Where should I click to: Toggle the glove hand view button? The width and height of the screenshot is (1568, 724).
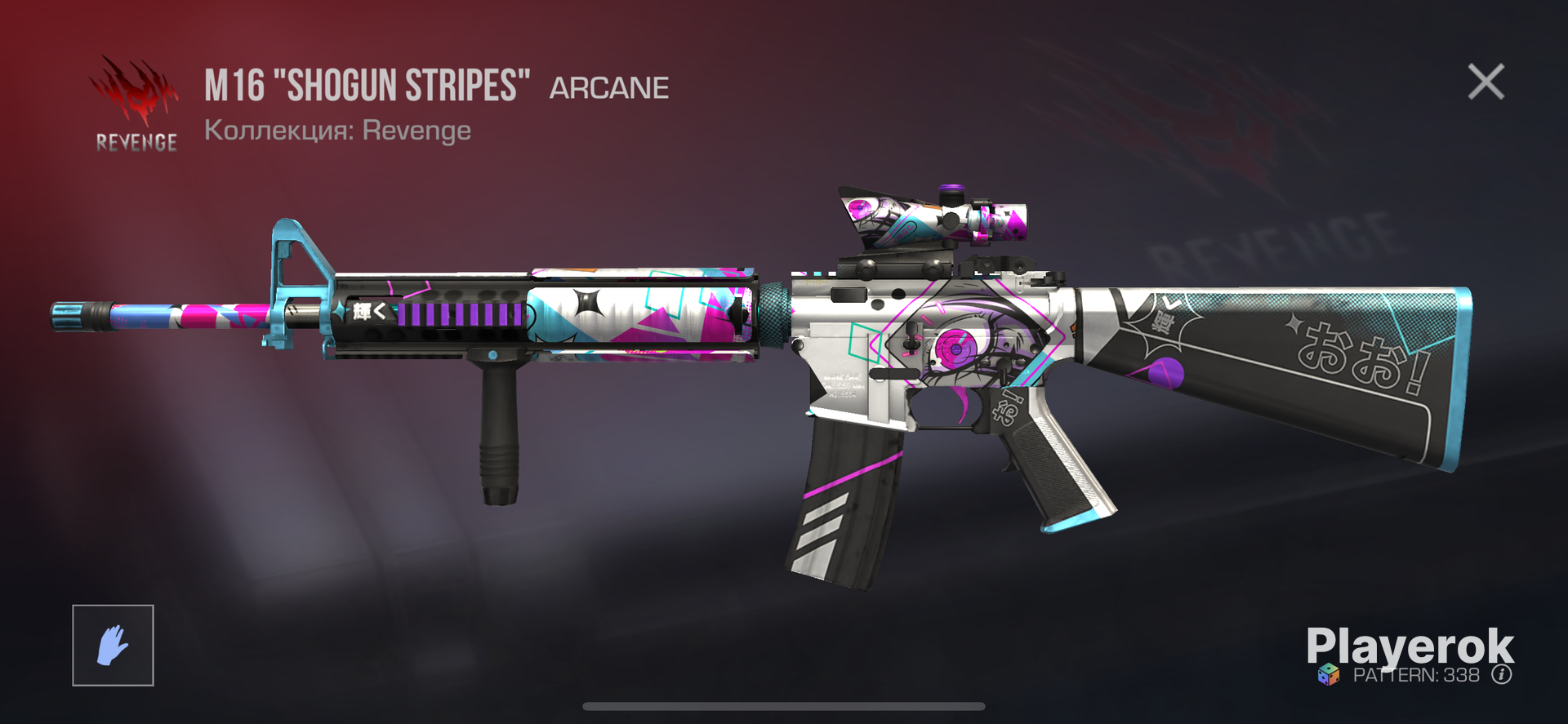pos(113,645)
